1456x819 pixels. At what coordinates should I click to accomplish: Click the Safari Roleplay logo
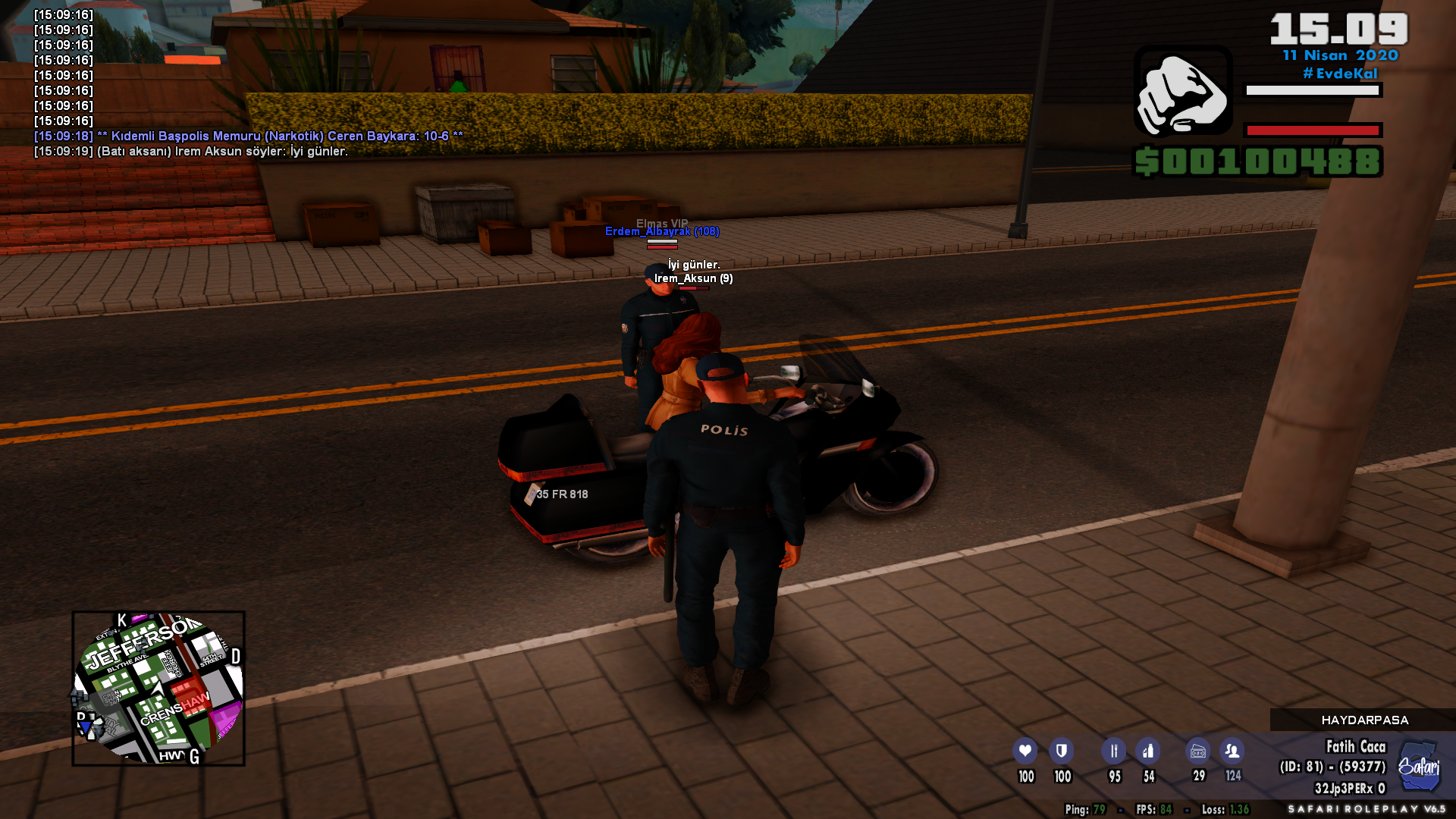tap(1419, 766)
